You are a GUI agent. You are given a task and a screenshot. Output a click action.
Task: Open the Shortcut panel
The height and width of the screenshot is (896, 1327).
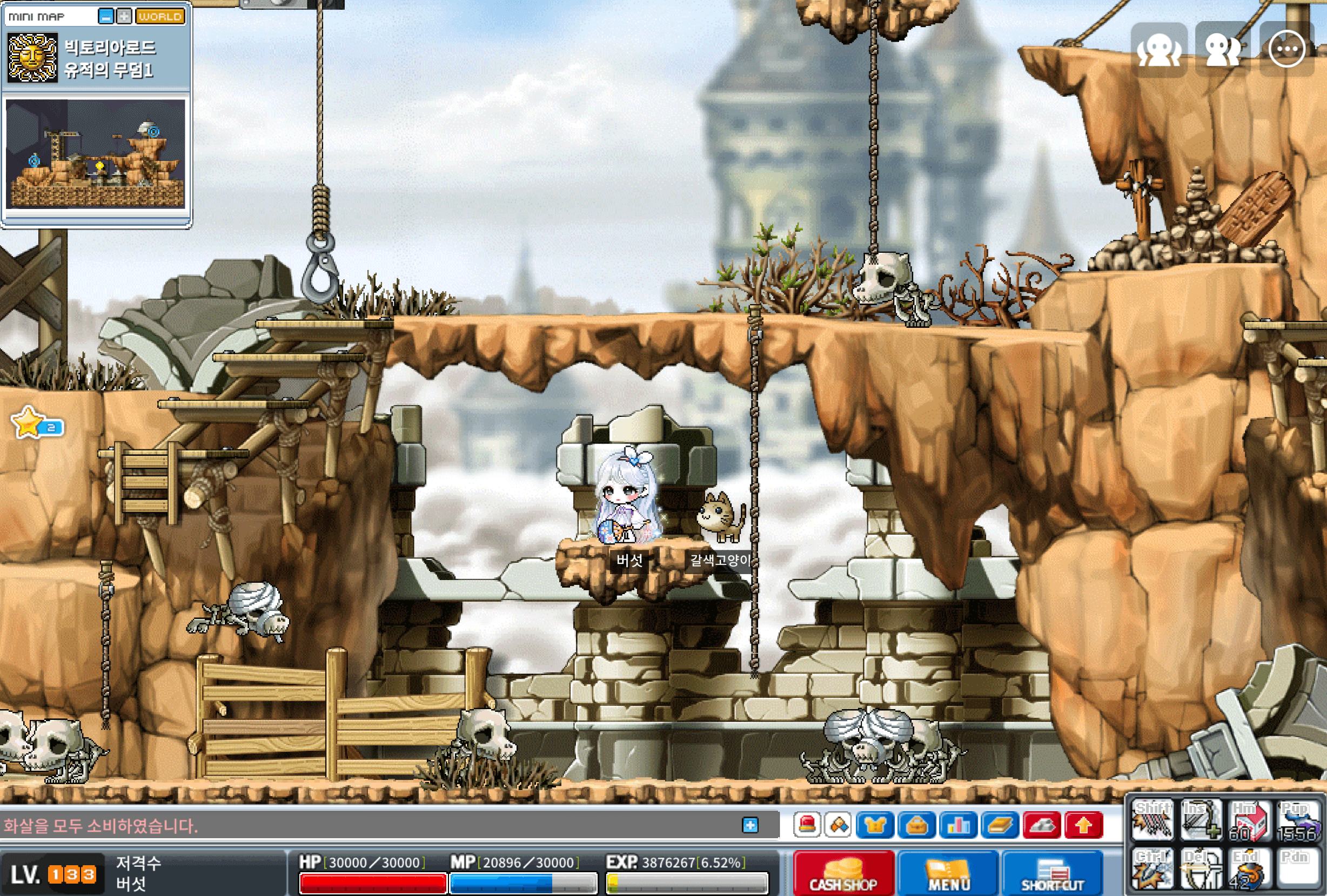point(1053,874)
